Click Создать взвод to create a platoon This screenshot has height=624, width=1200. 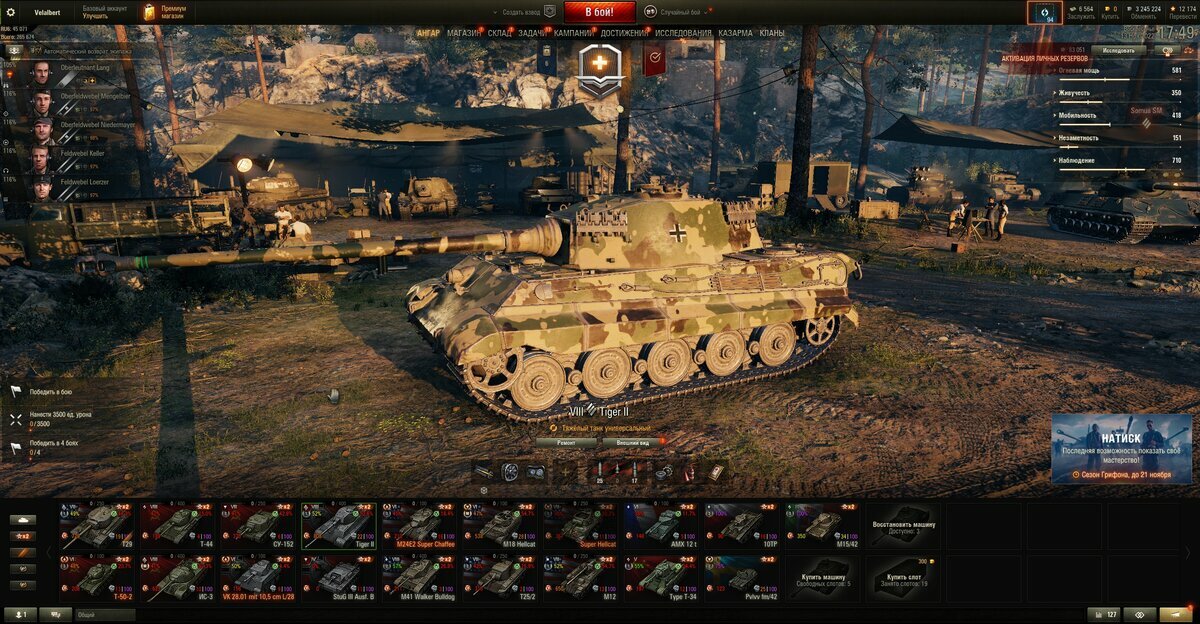pyautogui.click(x=521, y=12)
